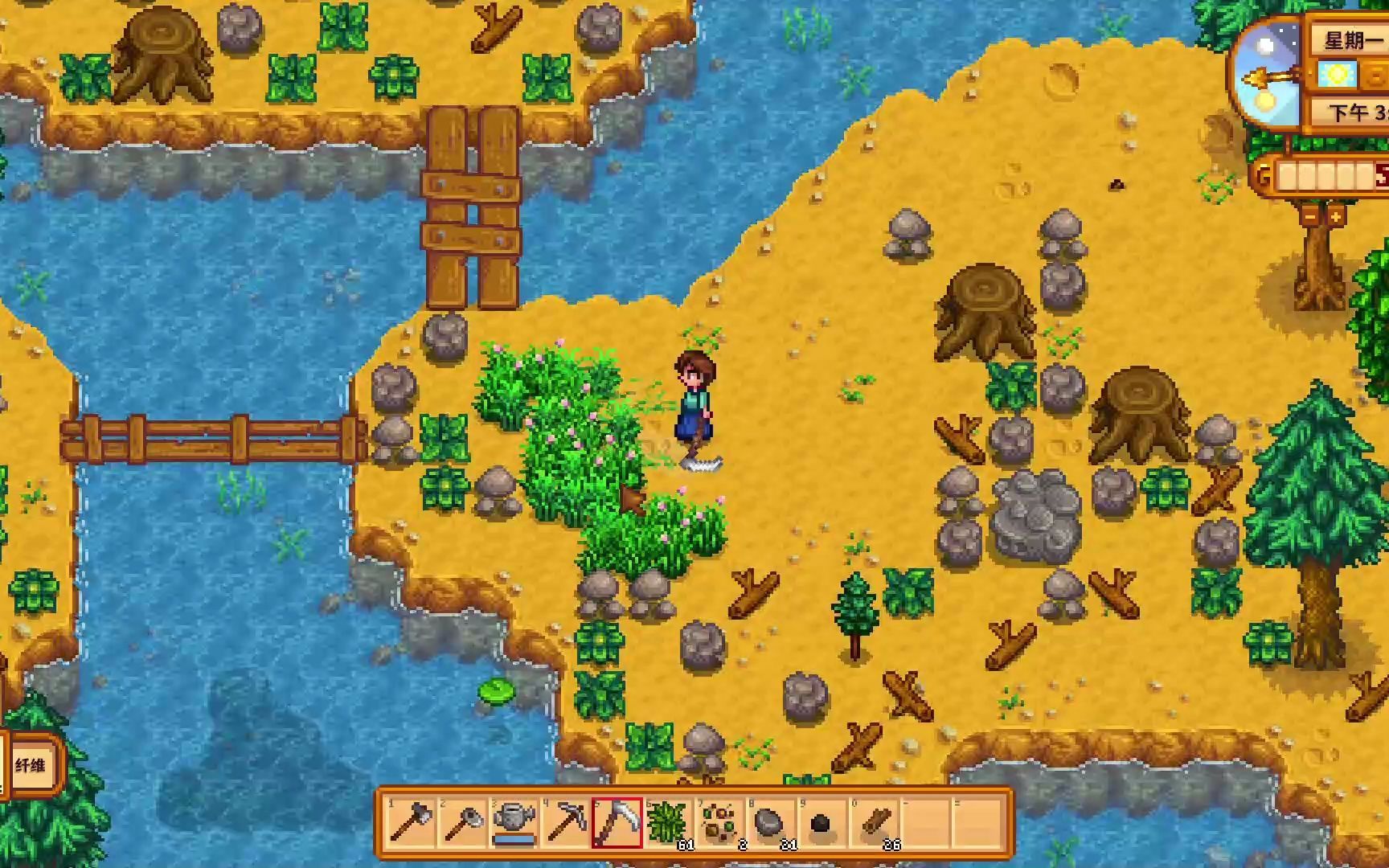This screenshot has height=868, width=1389.
Task: Choose the coal lump slot
Action: 822,823
